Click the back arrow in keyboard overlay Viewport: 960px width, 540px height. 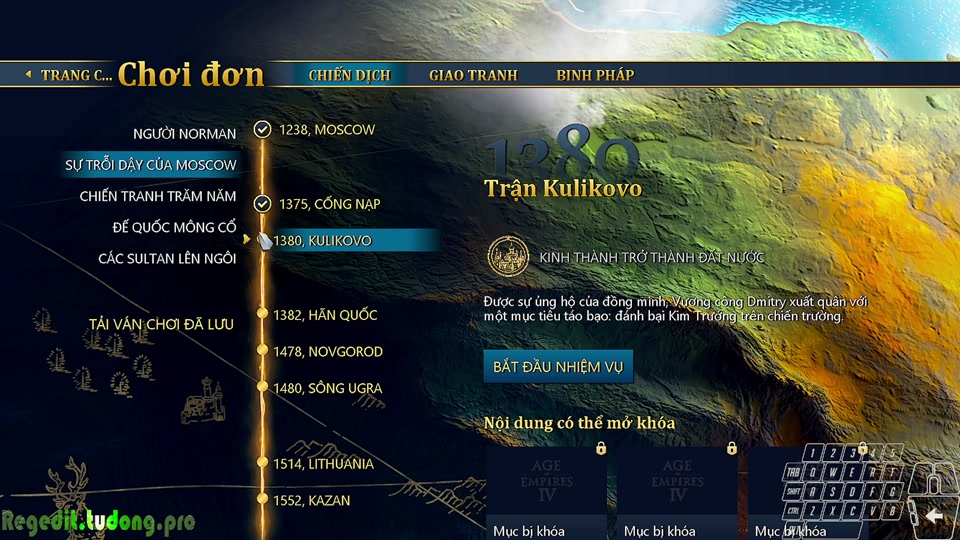point(934,516)
